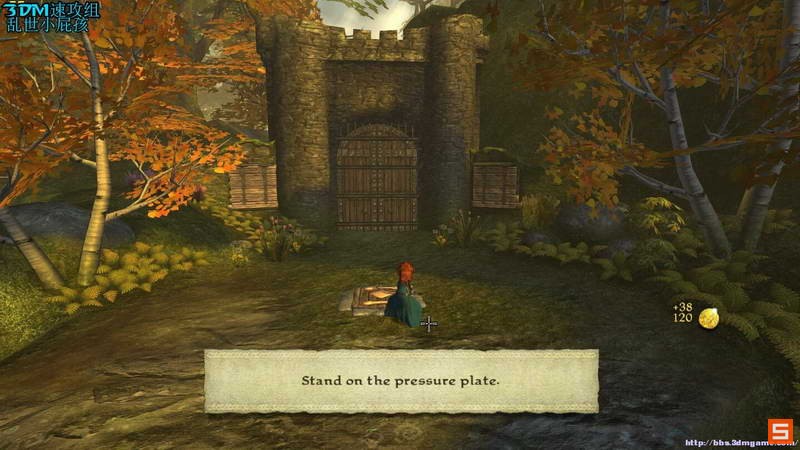Click the pressure plate hint message box
This screenshot has width=800, height=450.
tap(401, 381)
